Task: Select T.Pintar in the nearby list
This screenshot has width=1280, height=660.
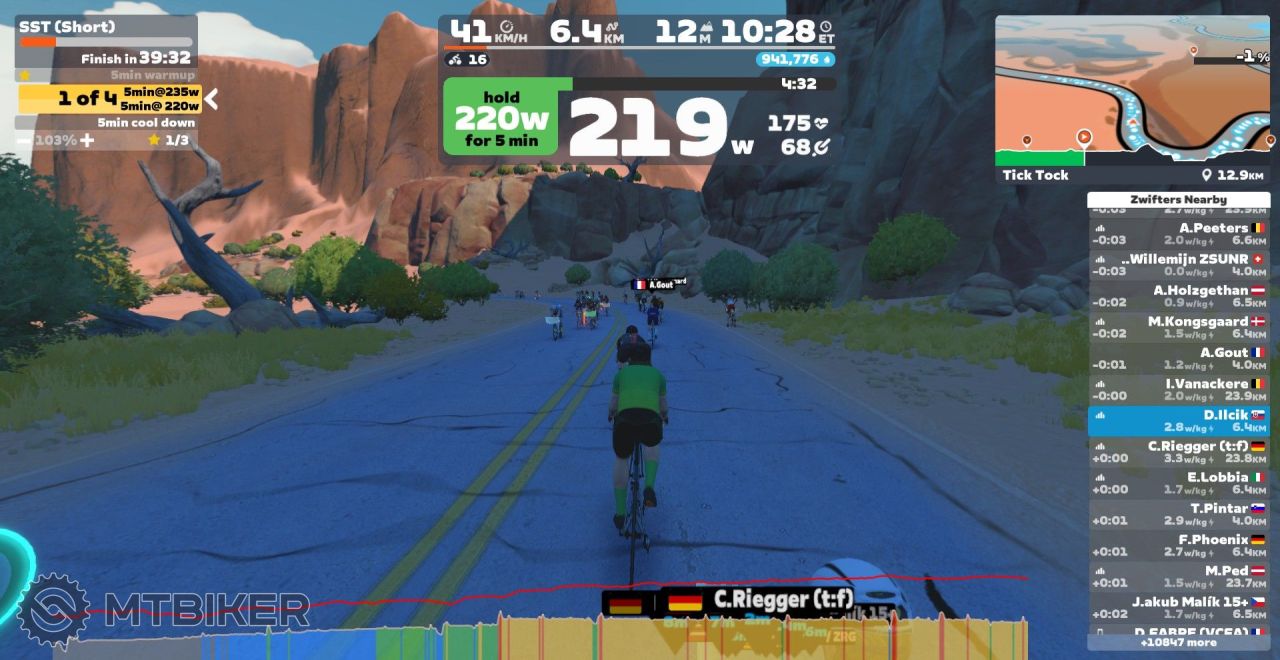Action: coord(1178,514)
